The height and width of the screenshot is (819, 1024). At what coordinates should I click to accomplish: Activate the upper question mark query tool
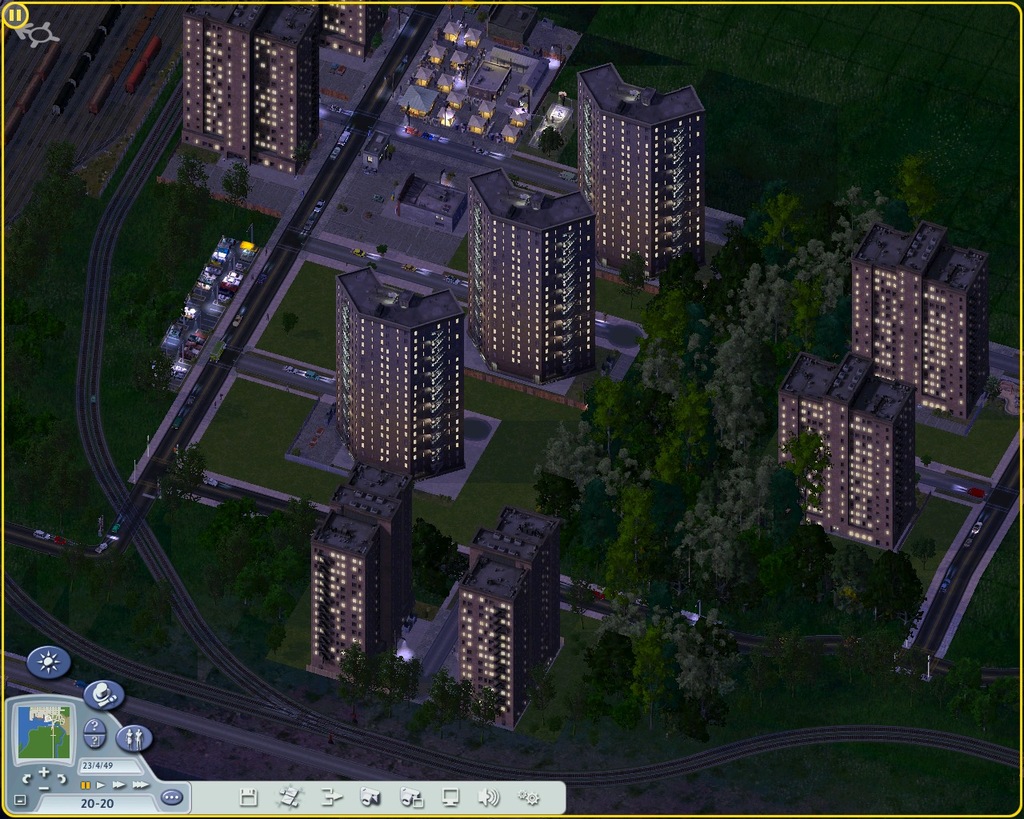[94, 727]
